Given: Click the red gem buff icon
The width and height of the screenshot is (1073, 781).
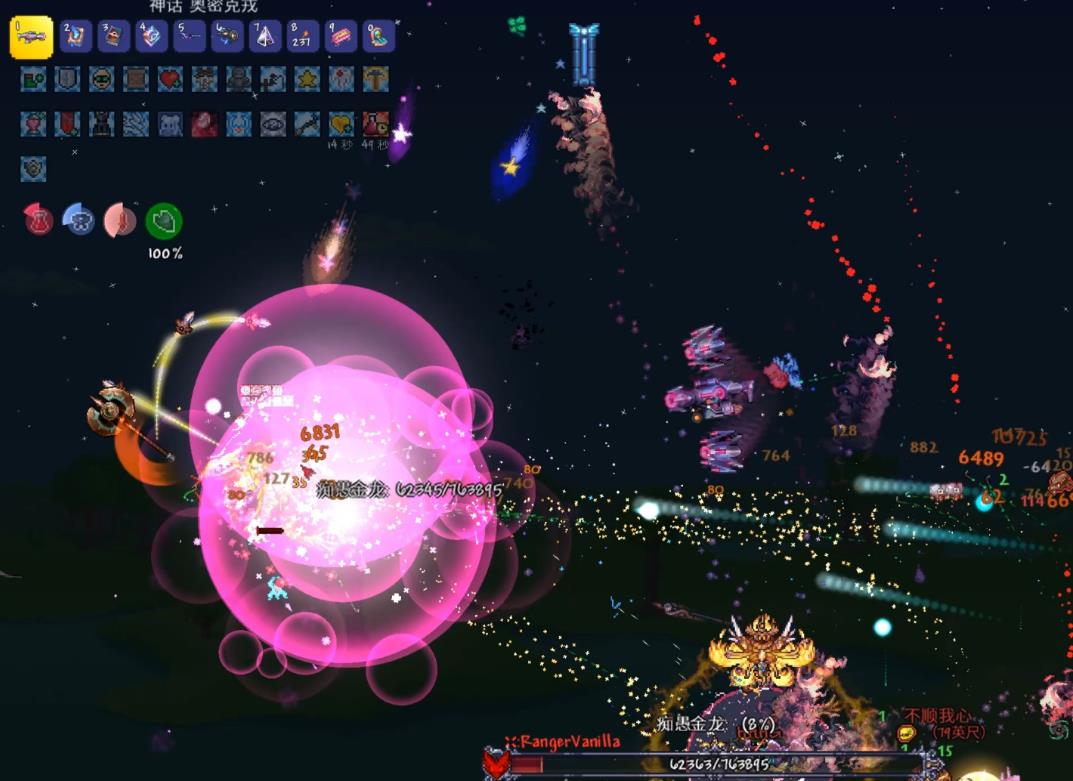Looking at the screenshot, I should pos(204,124).
